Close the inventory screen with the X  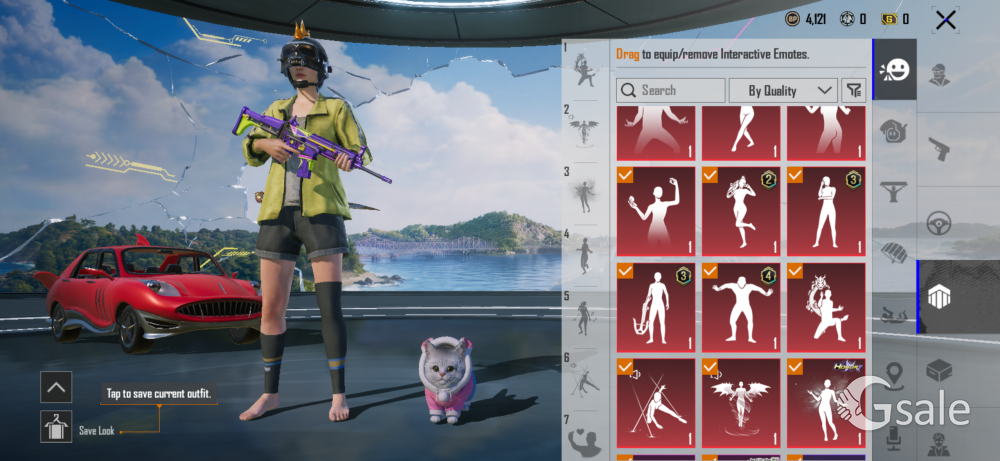pyautogui.click(x=945, y=19)
